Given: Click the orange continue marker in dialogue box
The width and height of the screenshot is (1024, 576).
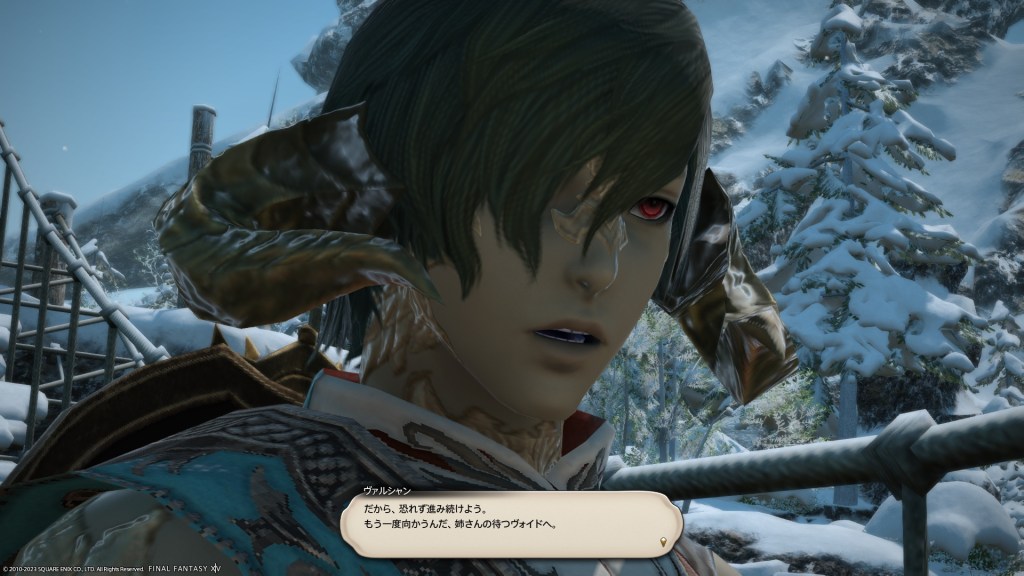Looking at the screenshot, I should point(663,542).
